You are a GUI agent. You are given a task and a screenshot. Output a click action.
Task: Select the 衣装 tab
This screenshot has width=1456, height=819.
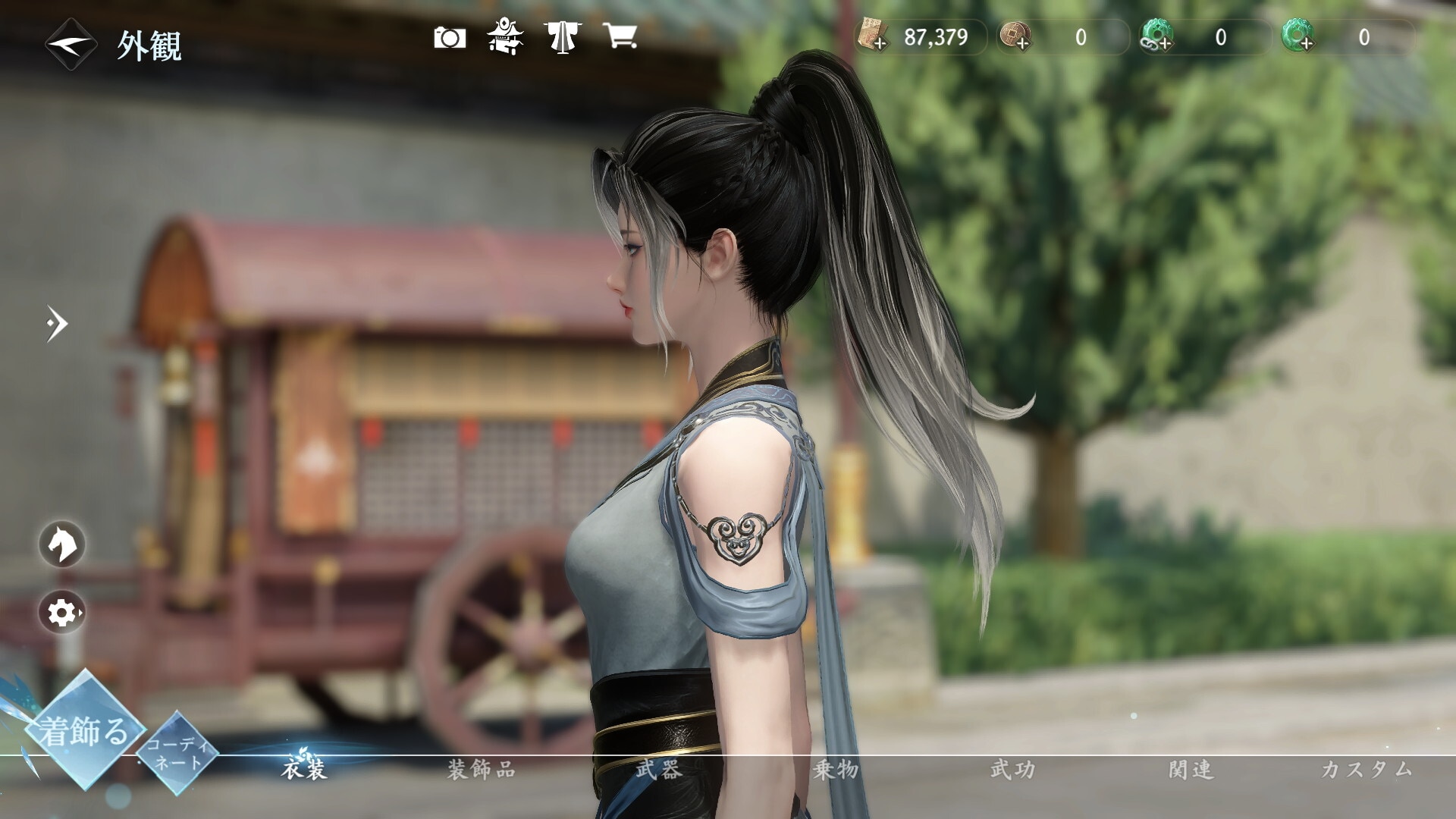point(304,770)
